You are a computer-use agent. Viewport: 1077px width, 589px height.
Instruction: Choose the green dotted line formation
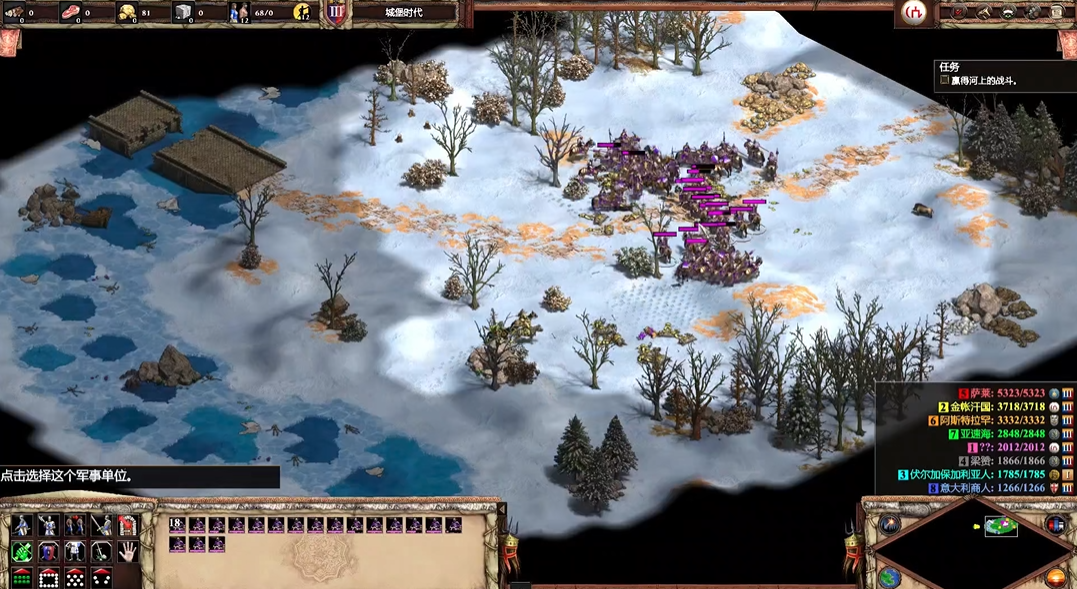pyautogui.click(x=21, y=578)
